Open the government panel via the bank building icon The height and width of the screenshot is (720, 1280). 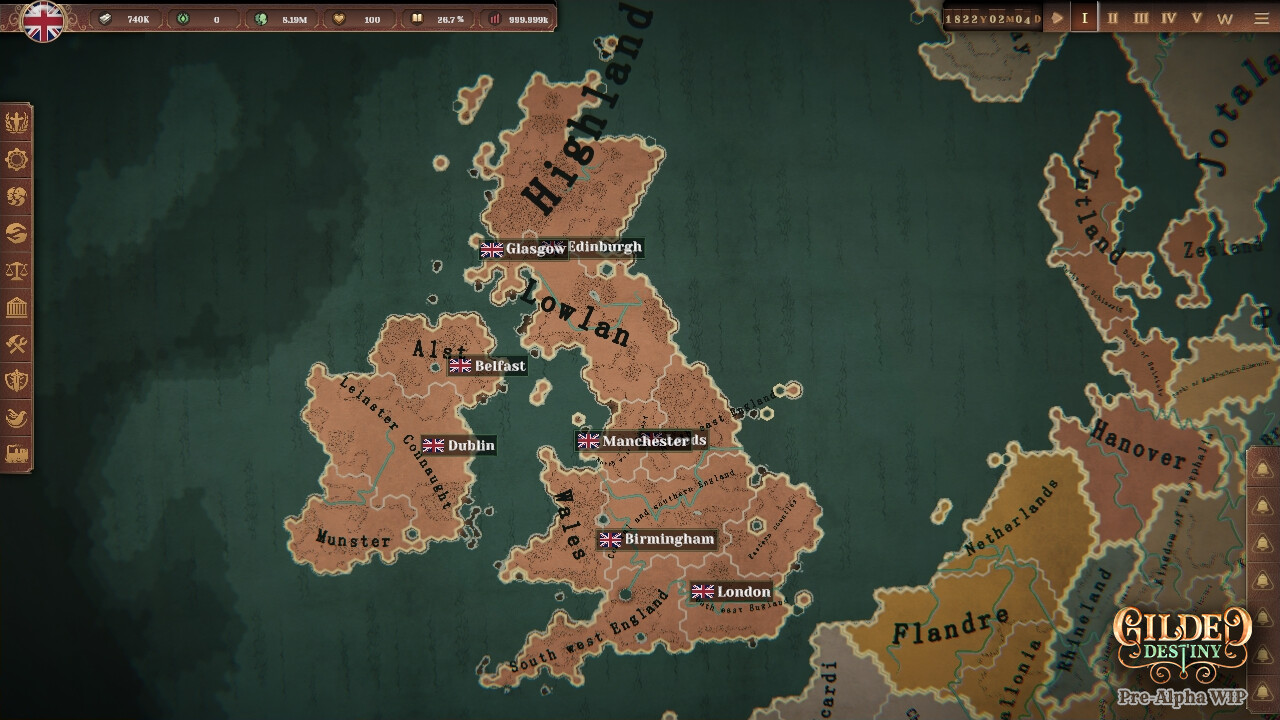[x=17, y=306]
